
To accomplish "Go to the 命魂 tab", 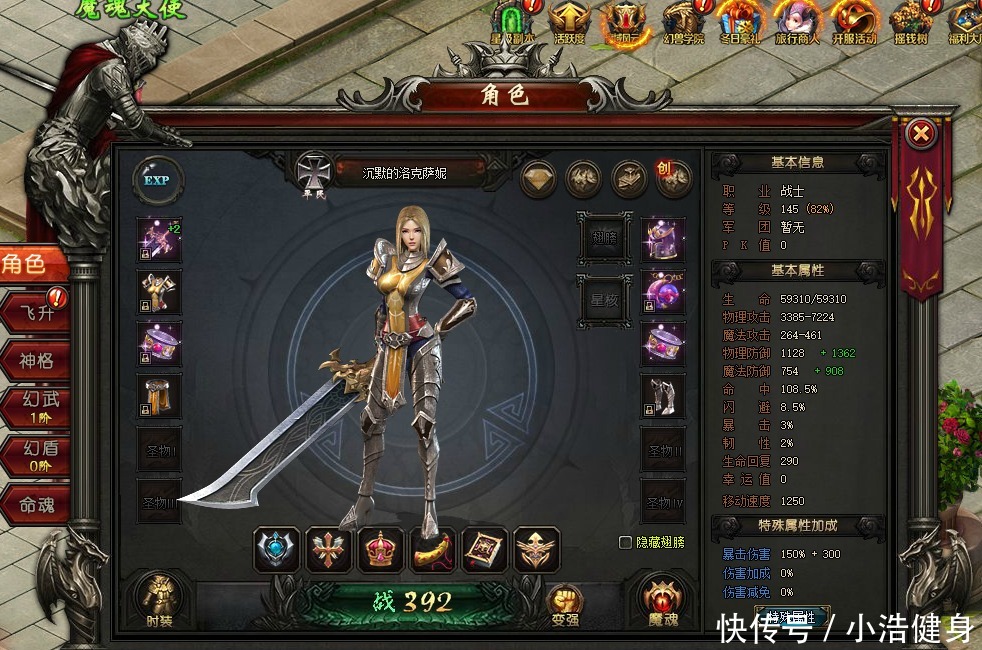I will (36, 505).
